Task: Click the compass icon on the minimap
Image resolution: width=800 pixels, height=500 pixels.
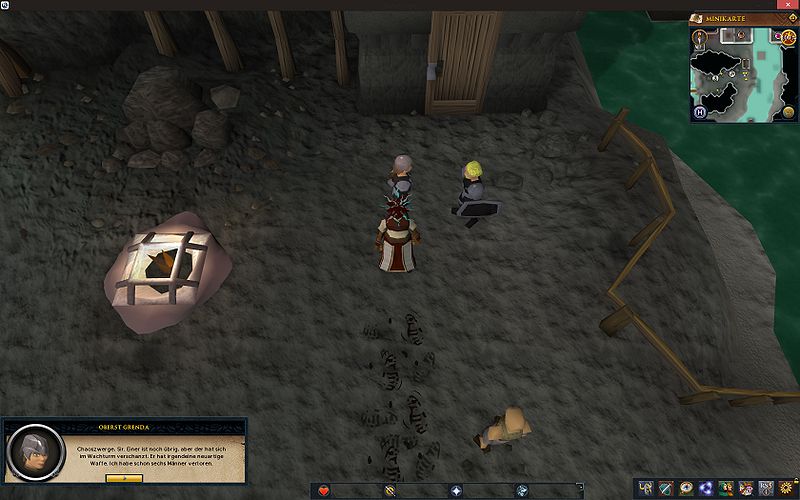Action: 699,37
